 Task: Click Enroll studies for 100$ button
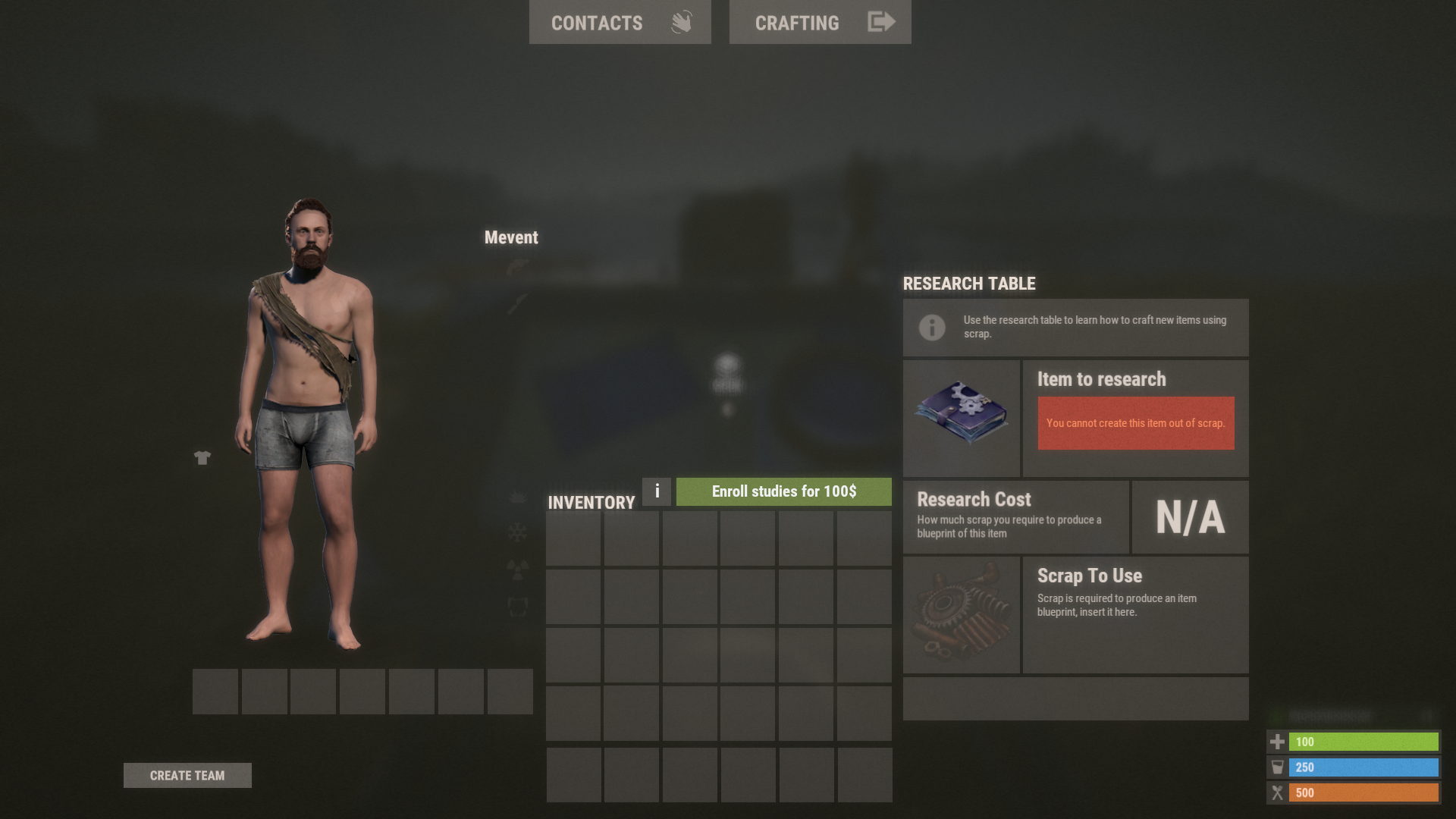pyautogui.click(x=783, y=491)
